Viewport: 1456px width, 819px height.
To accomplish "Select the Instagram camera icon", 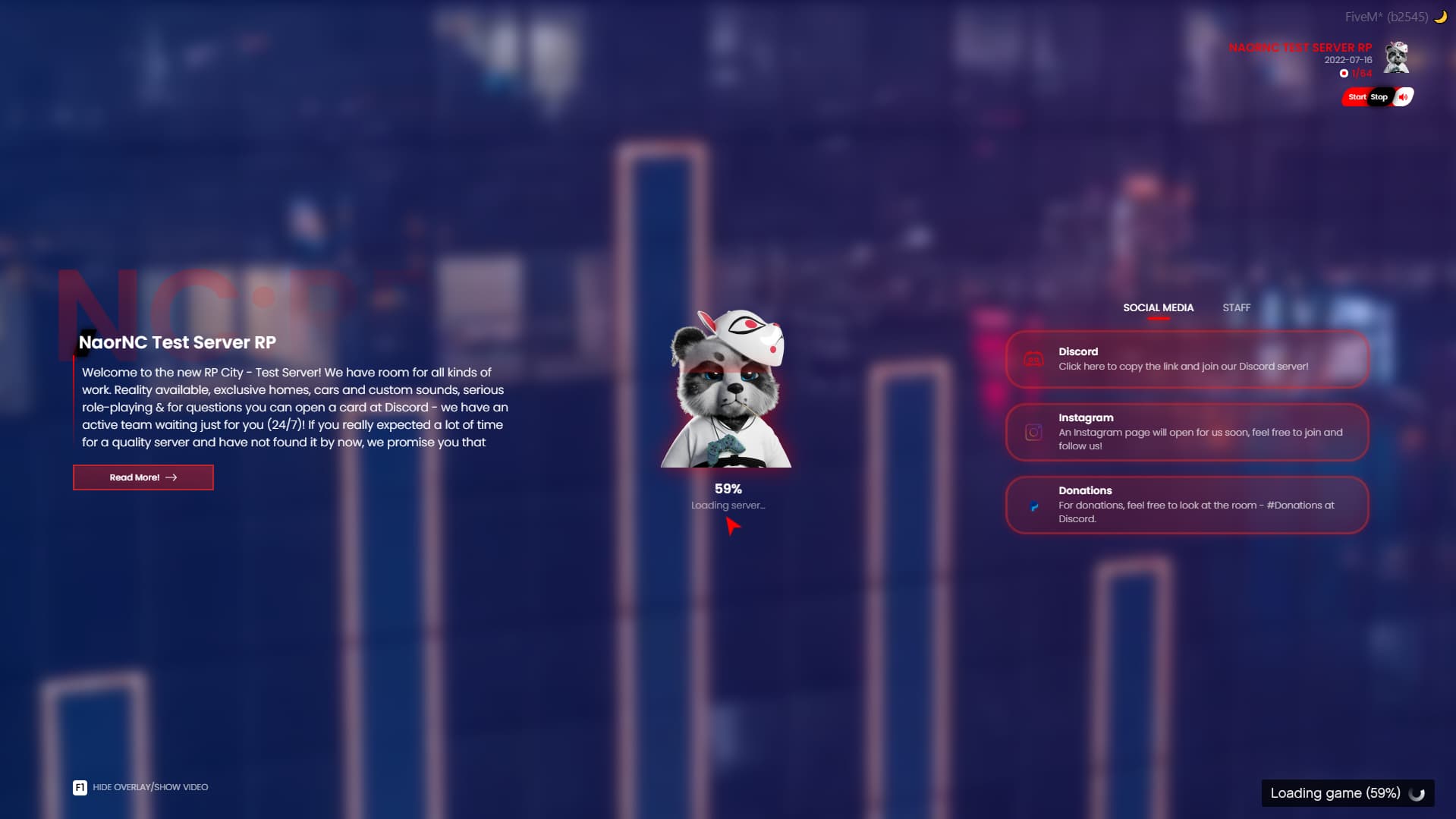I will click(x=1033, y=432).
